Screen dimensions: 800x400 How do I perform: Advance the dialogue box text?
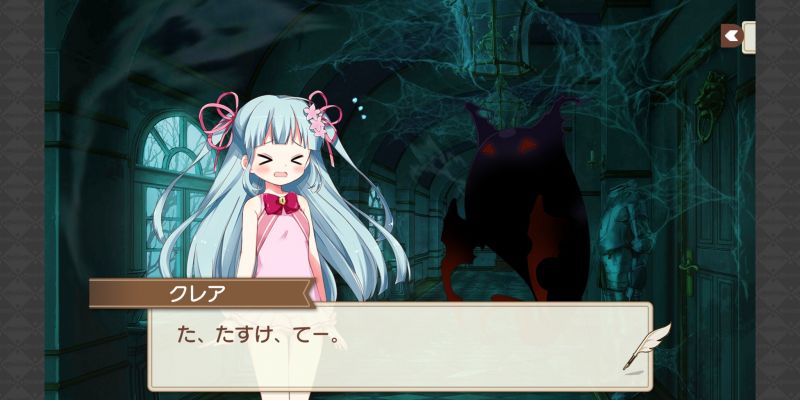(x=400, y=345)
